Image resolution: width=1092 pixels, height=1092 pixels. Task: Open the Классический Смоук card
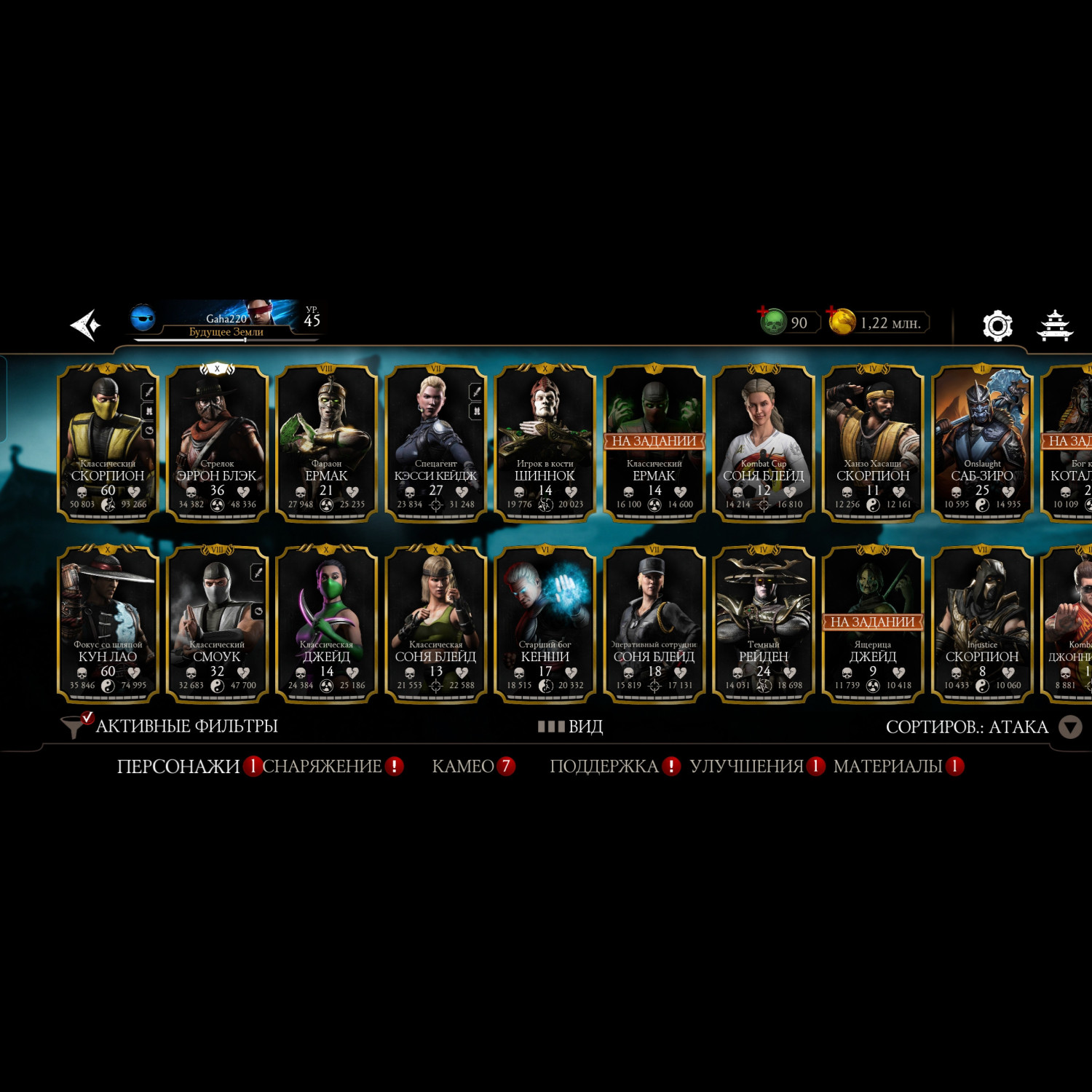217,624
